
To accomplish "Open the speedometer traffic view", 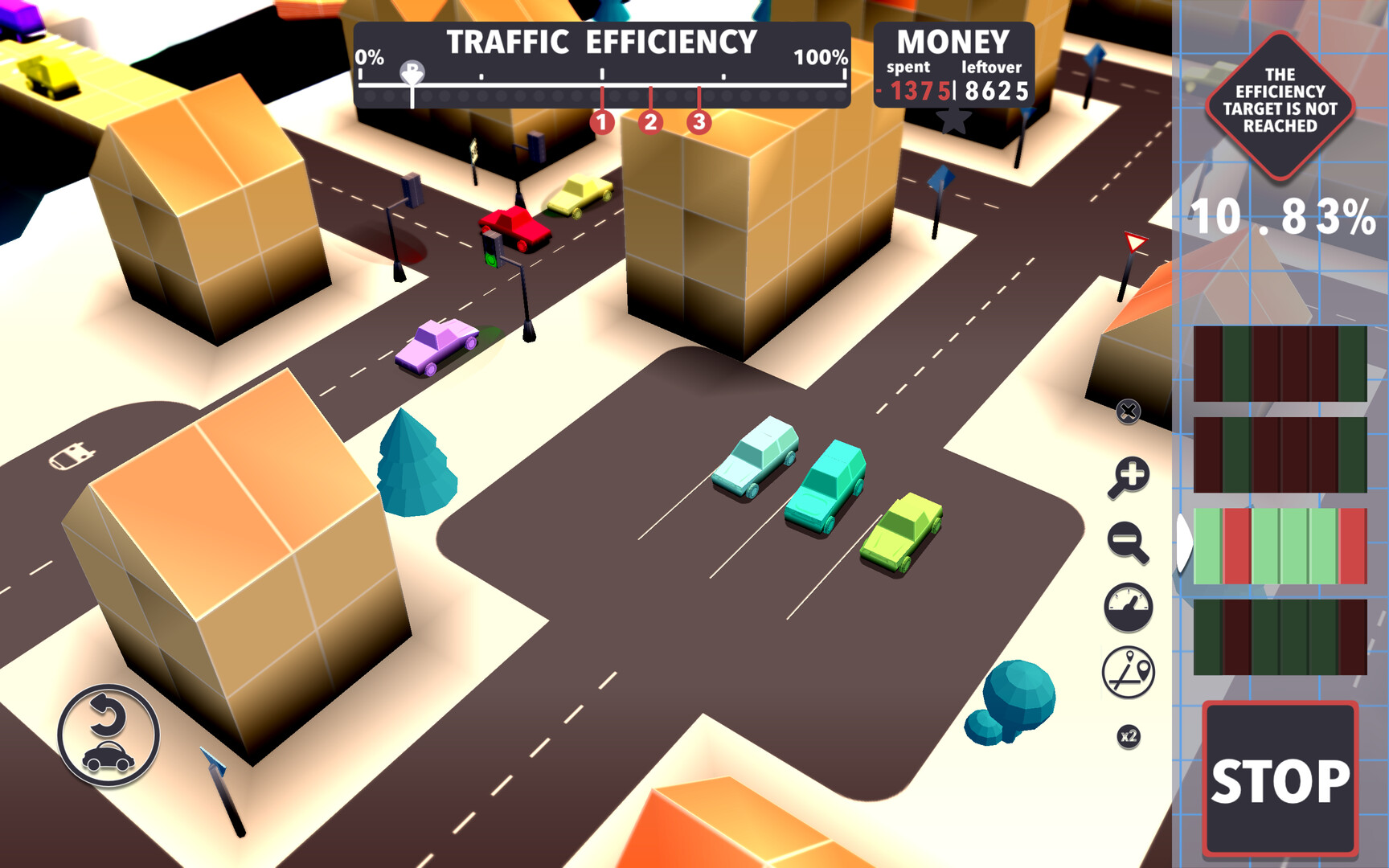I will [1129, 609].
